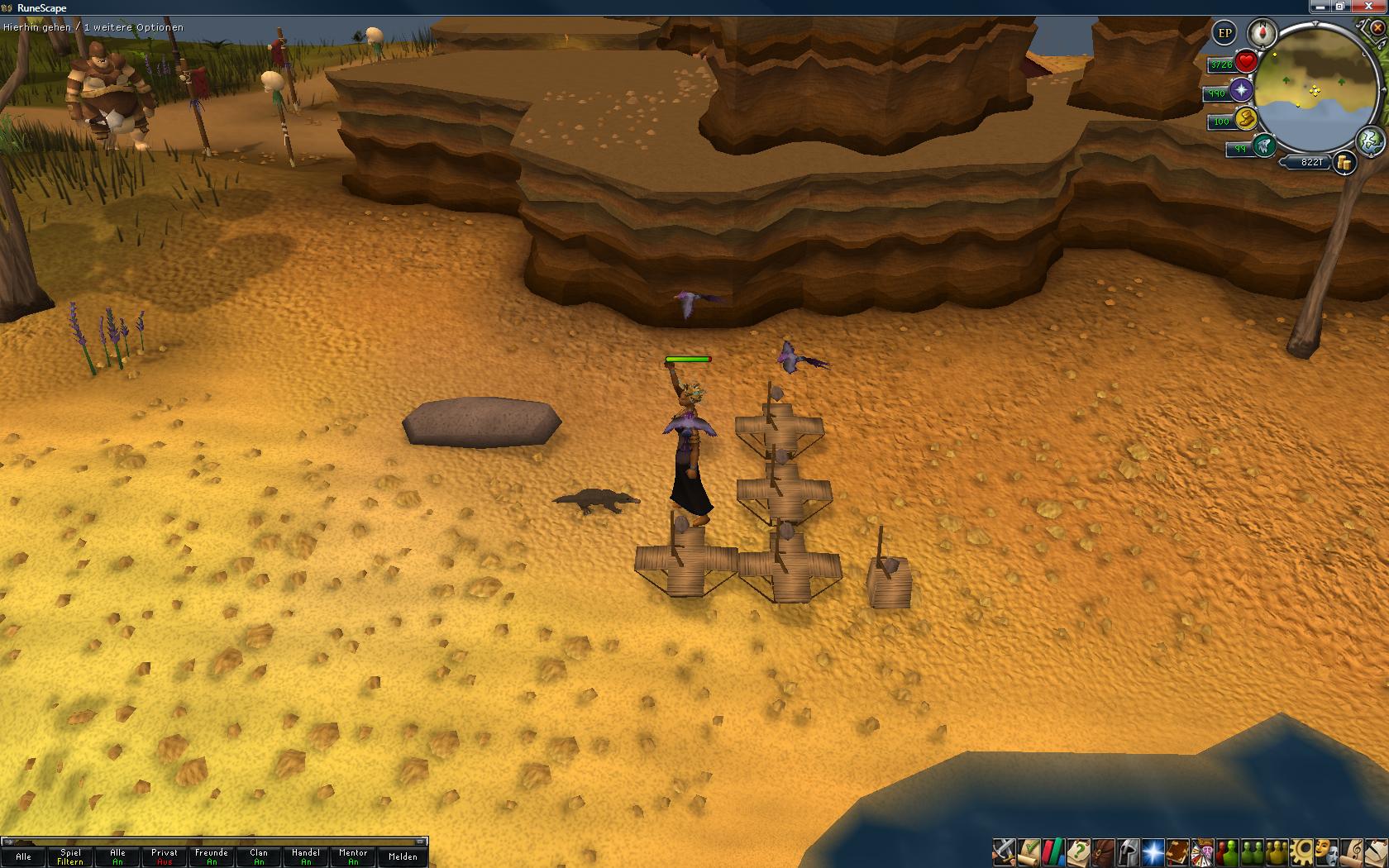Choose the Mentor chat tab
The image size is (1389, 868).
(x=353, y=856)
